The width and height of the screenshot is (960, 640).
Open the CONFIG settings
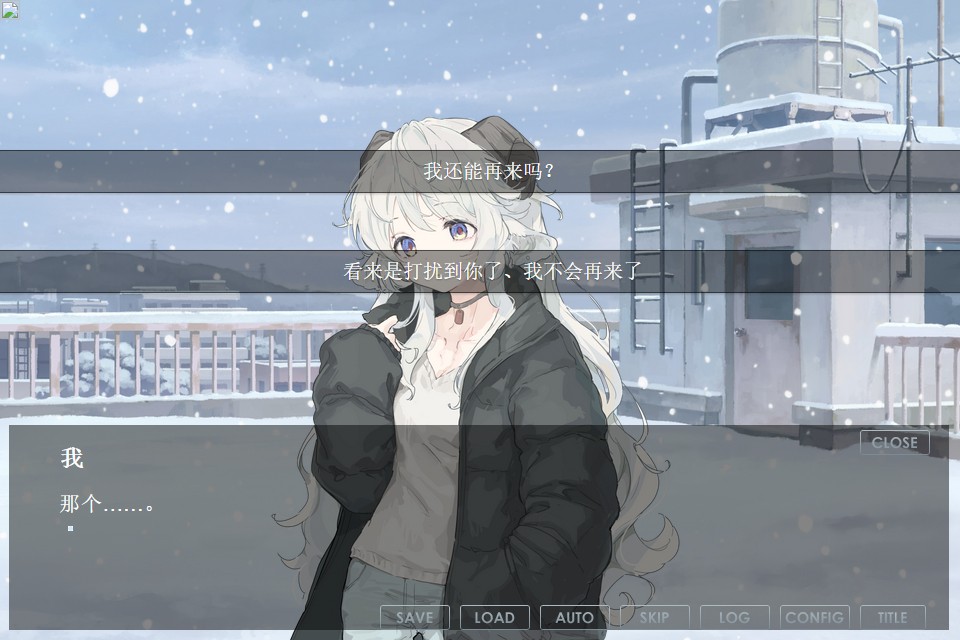(814, 617)
